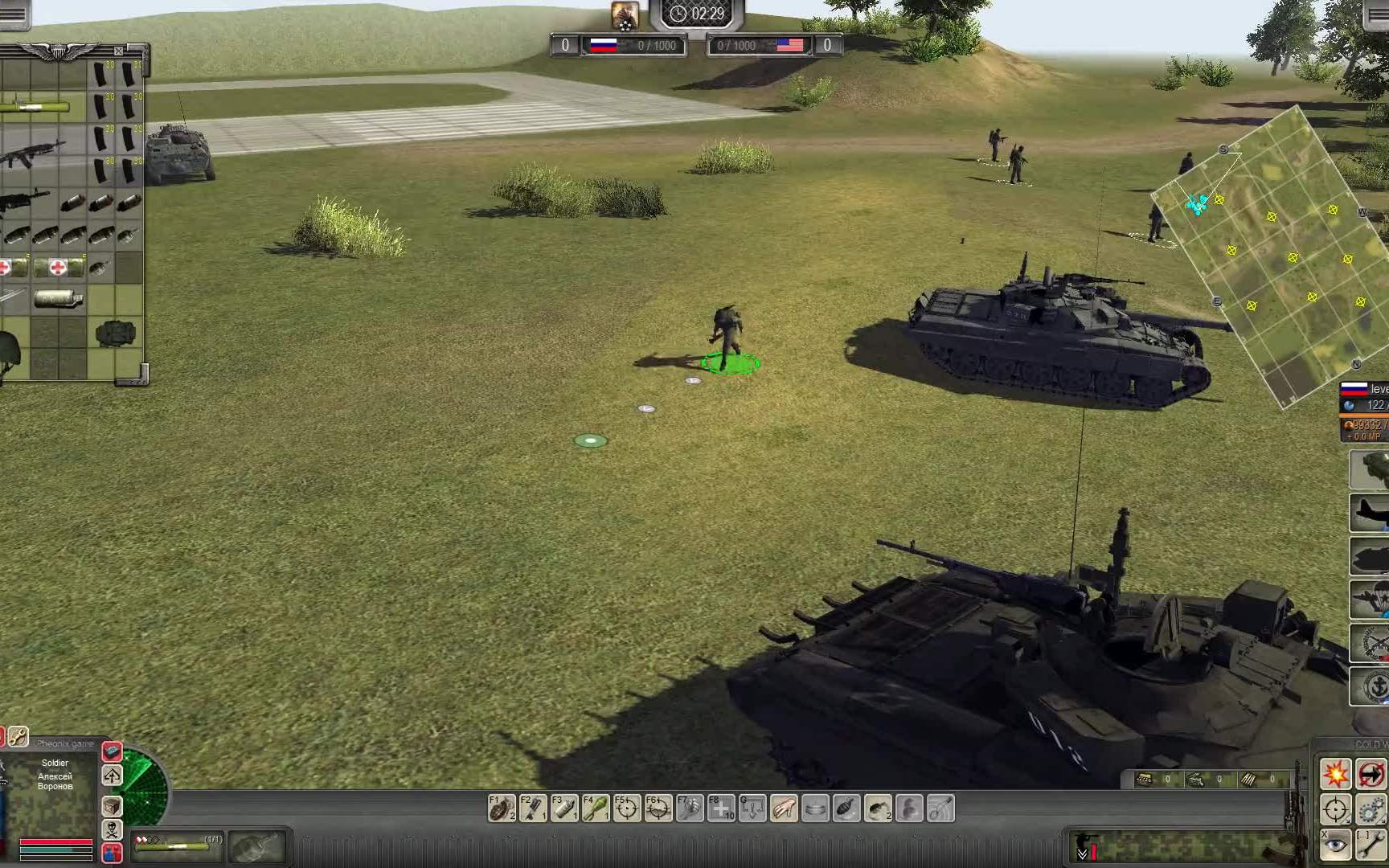
Task: Select the paratrooper reinforcement icon
Action: [x=1370, y=600]
